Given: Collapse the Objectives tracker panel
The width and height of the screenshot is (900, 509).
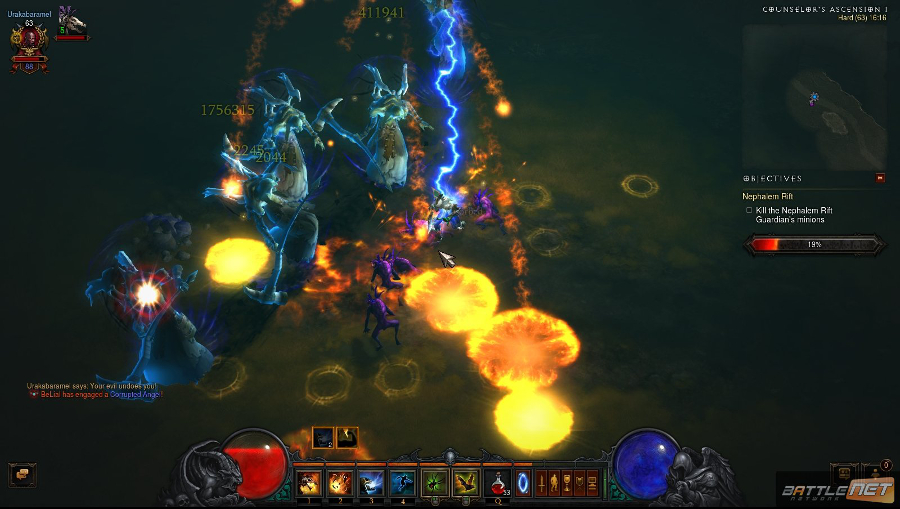Looking at the screenshot, I should (880, 178).
